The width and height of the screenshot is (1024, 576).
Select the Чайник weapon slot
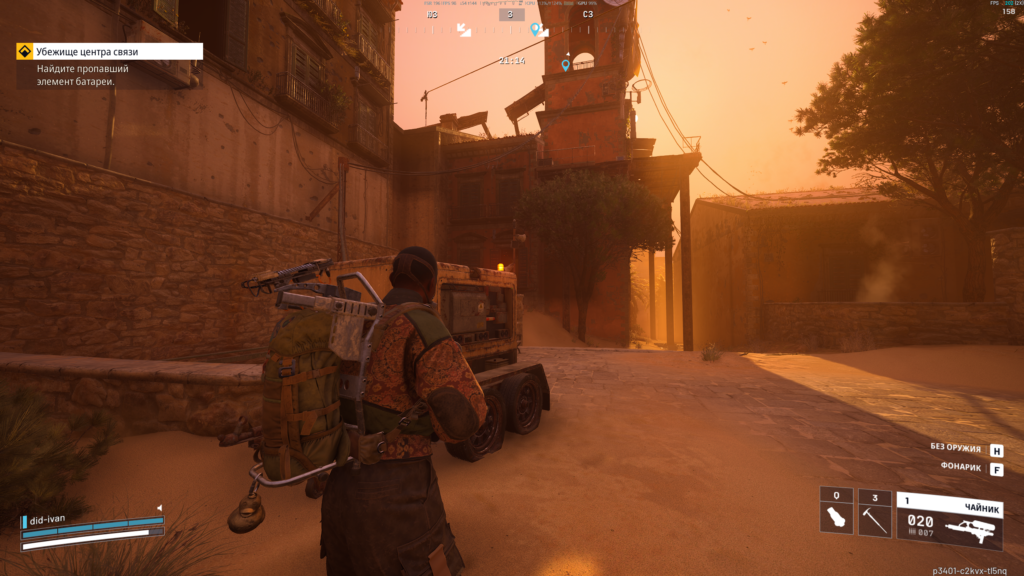tap(949, 520)
